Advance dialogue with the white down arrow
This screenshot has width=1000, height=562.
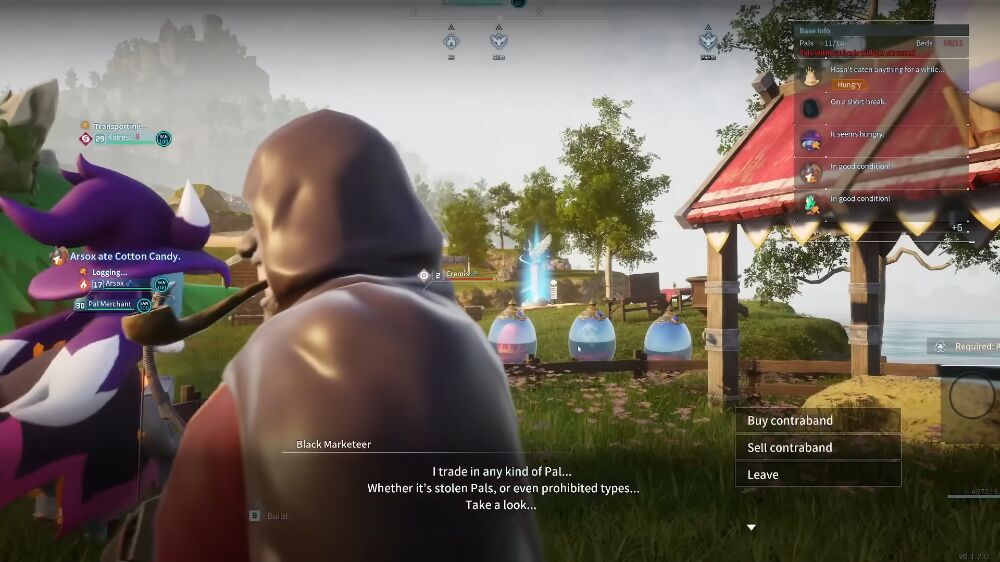coord(751,528)
